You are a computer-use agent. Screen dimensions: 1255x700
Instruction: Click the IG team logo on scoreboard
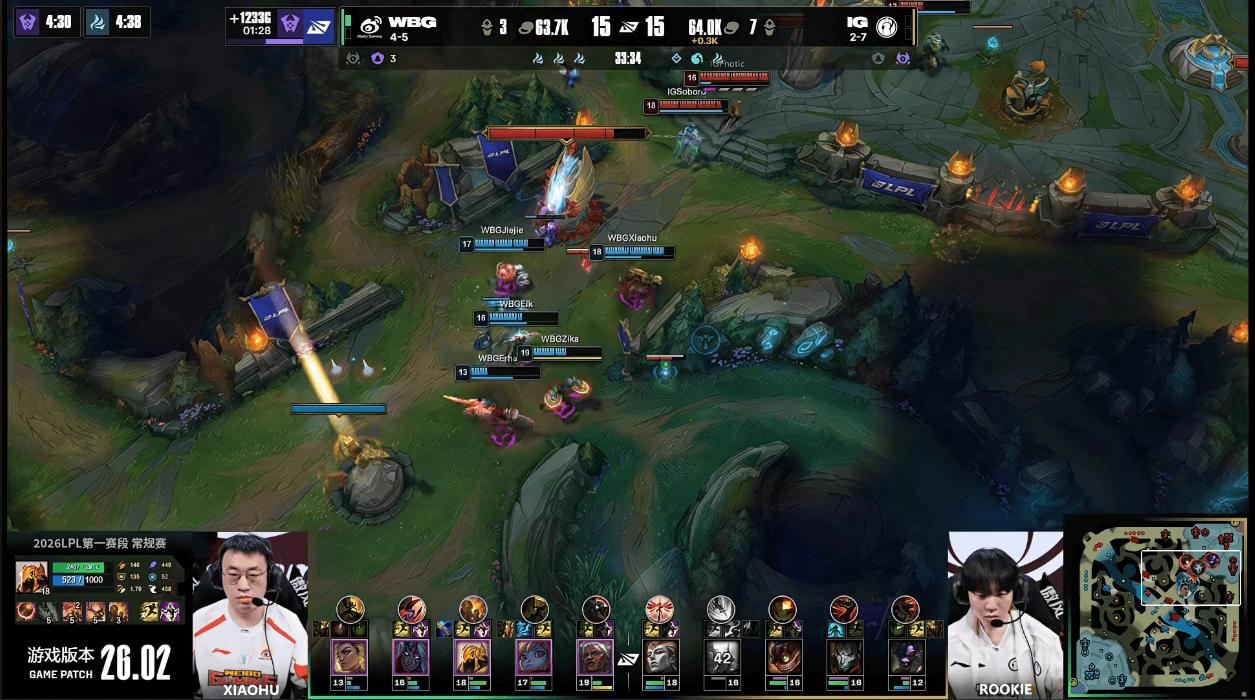[885, 25]
